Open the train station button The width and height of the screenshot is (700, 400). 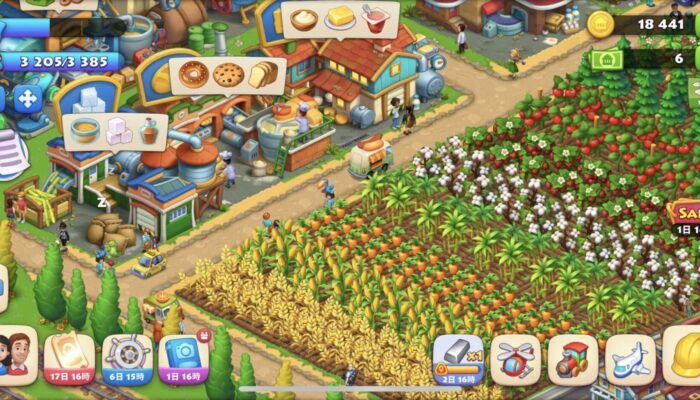(x=573, y=360)
